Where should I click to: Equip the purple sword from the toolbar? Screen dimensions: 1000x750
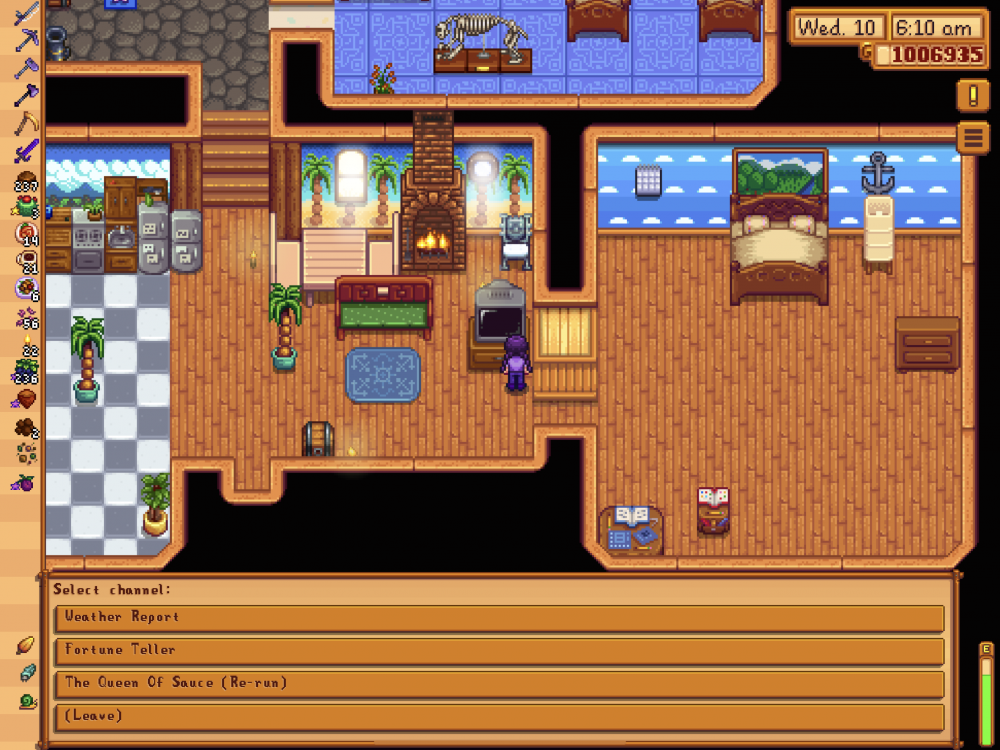(26, 152)
